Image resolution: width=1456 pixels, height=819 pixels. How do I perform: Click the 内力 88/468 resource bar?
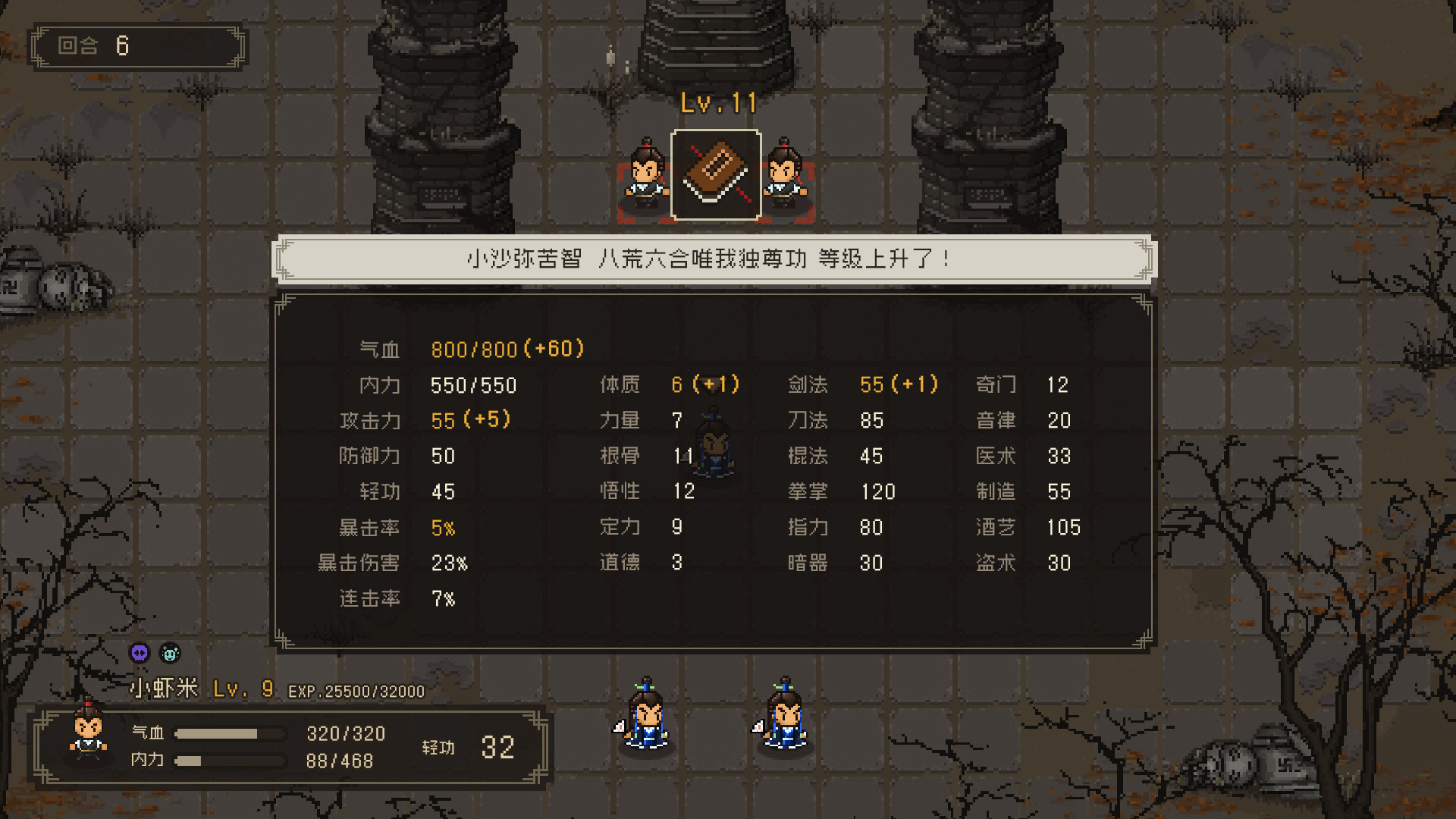[227, 761]
